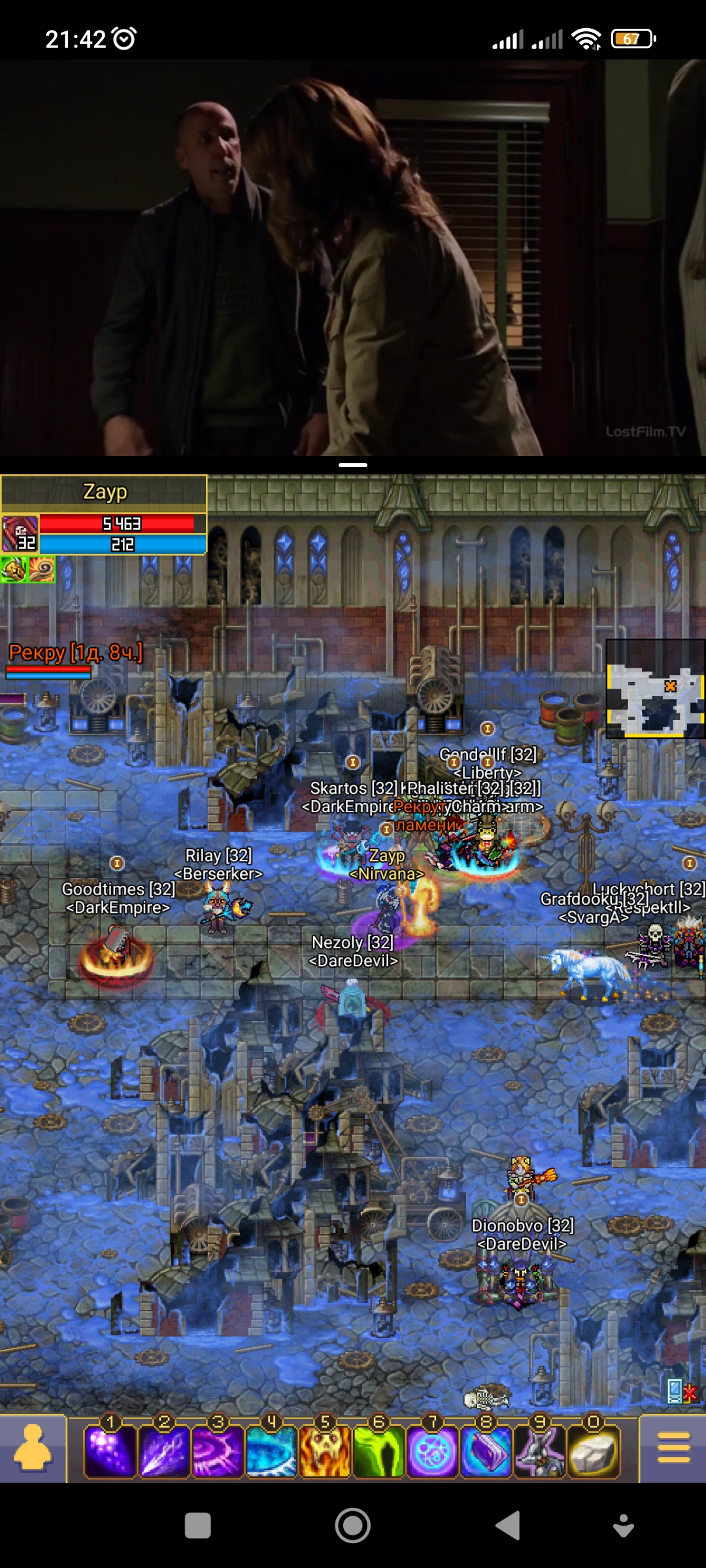Use the green hooded silhouette skill in slot 6
The image size is (706, 1568).
coord(378,1452)
